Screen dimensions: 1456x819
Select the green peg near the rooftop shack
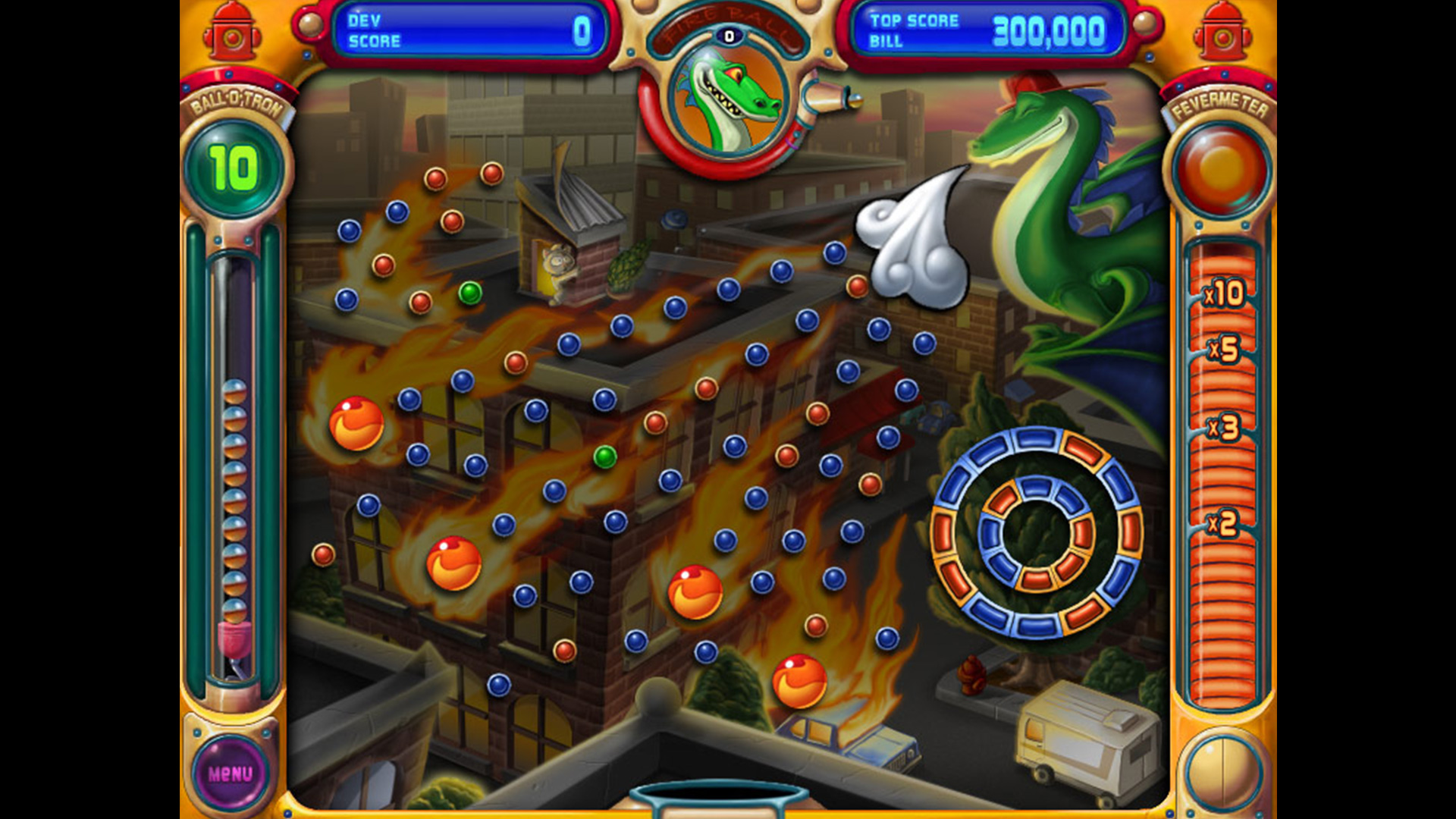pos(471,291)
